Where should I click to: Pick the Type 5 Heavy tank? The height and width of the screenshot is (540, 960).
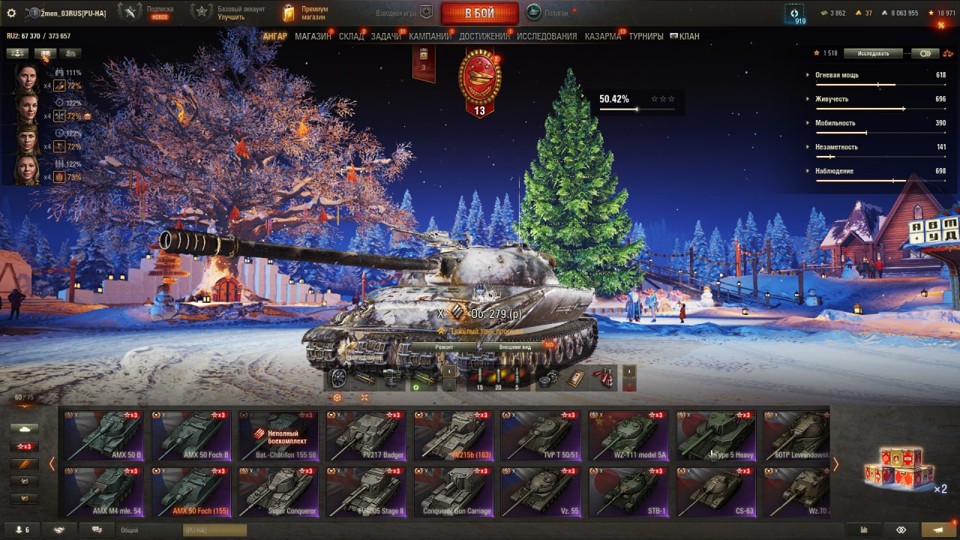[716, 435]
